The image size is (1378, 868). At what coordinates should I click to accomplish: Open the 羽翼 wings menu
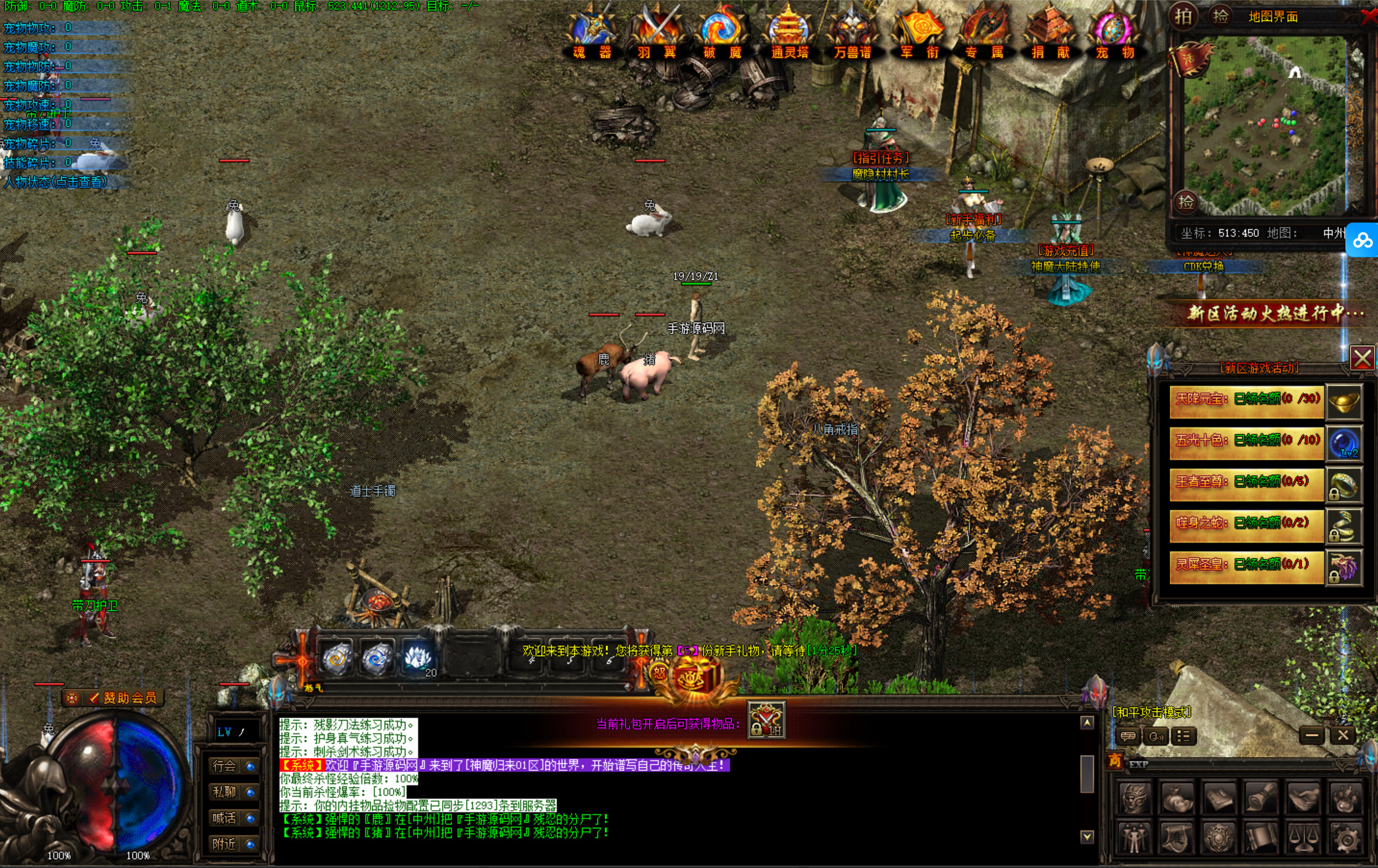[657, 32]
